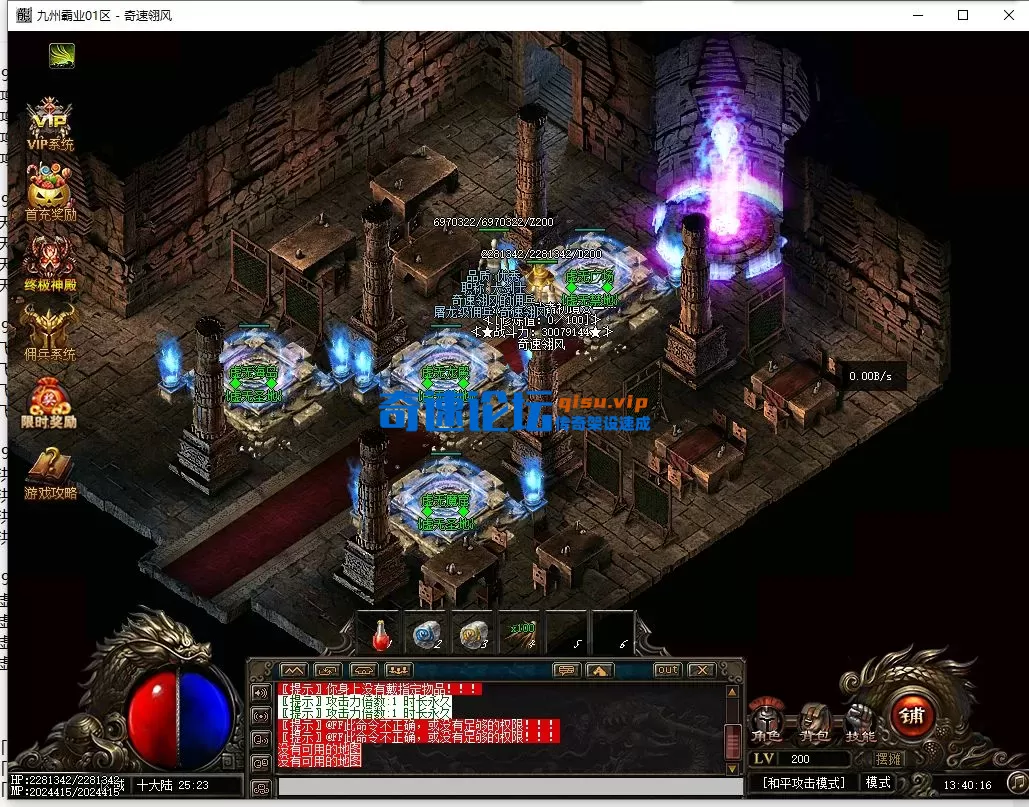
Task: Select the blue scroll in hotbar slot 2
Action: (x=424, y=634)
